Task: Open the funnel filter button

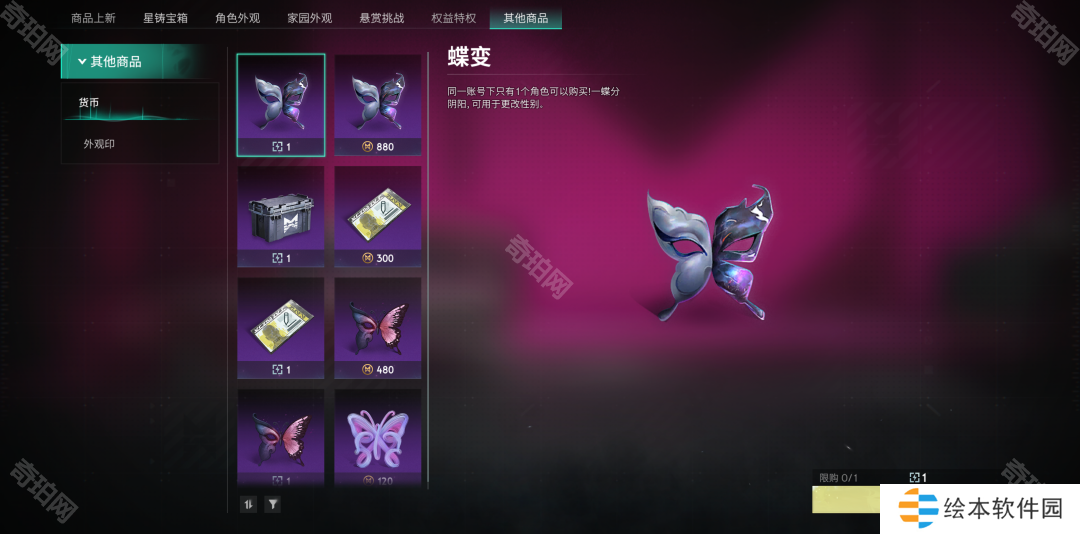Action: point(272,504)
